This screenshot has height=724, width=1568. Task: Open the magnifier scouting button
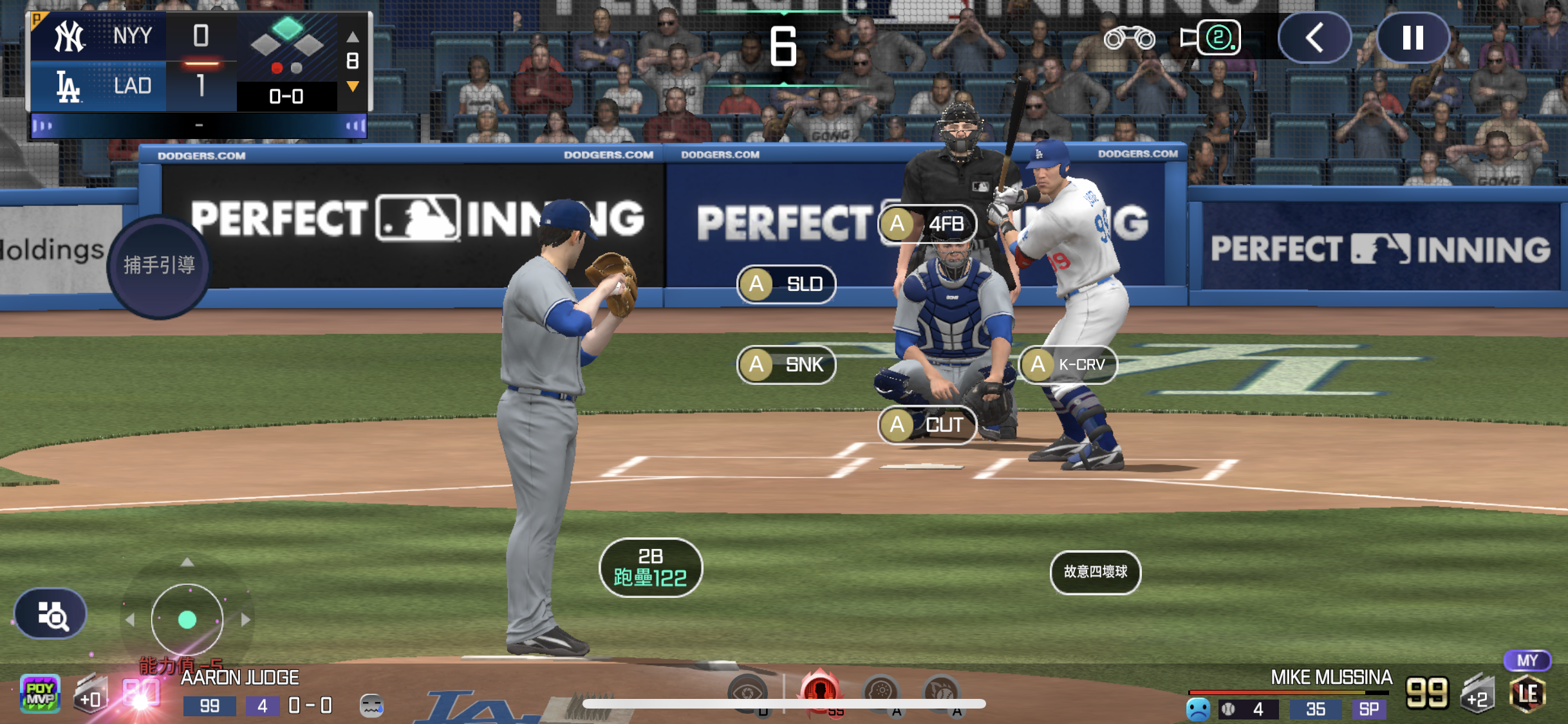coord(51,615)
